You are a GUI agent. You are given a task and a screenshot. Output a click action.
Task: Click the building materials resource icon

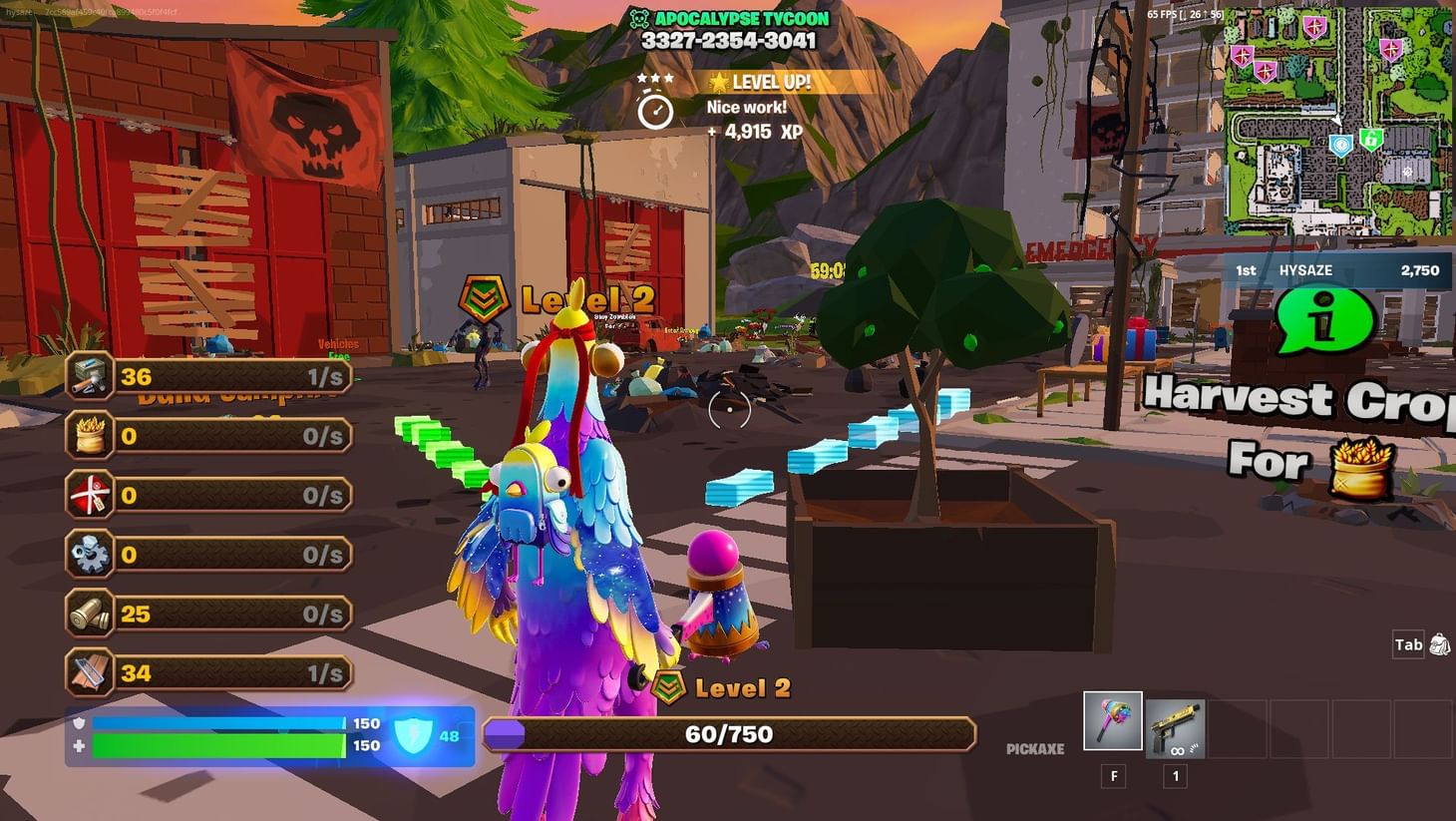coord(89,376)
